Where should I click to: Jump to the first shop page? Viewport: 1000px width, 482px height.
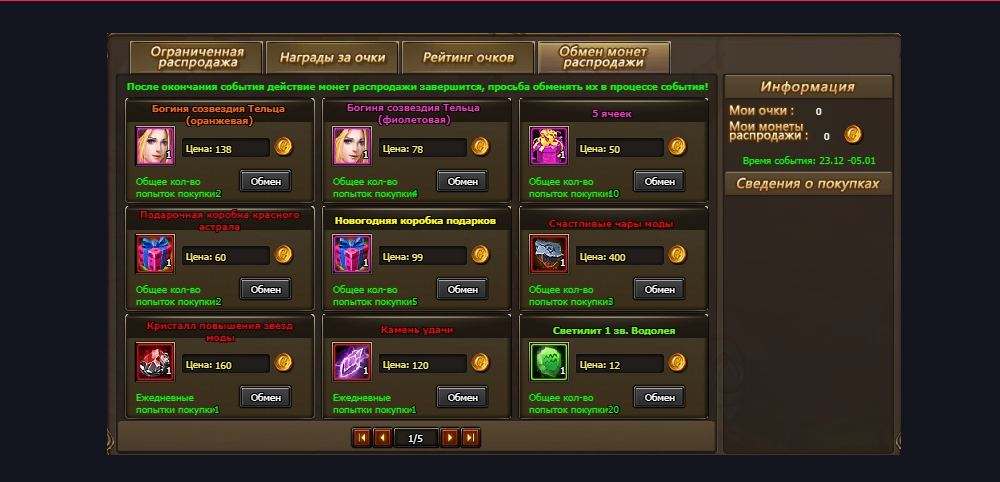coord(361,437)
